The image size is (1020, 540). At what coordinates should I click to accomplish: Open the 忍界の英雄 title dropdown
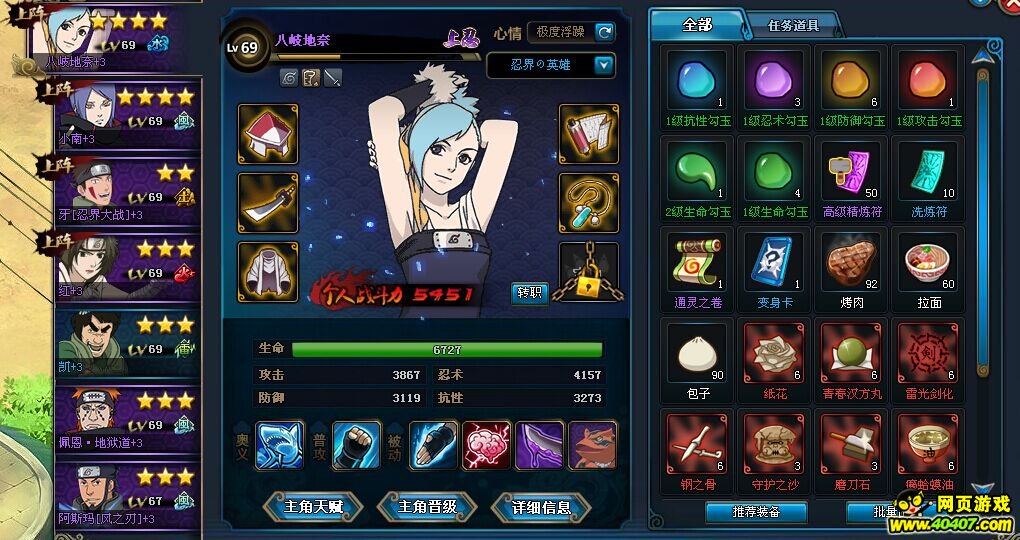pyautogui.click(x=604, y=66)
